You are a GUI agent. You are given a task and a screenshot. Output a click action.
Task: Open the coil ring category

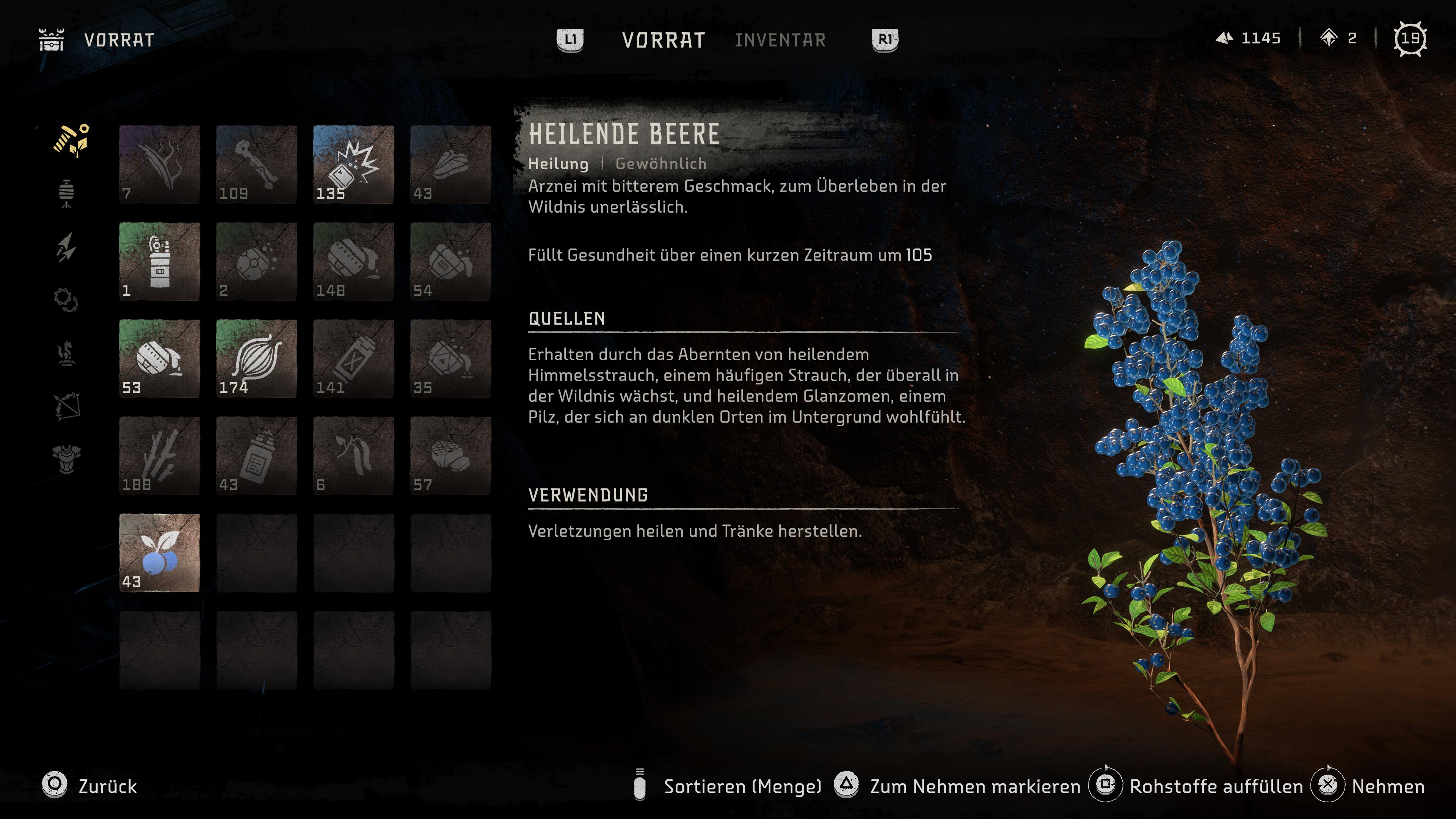click(x=66, y=300)
